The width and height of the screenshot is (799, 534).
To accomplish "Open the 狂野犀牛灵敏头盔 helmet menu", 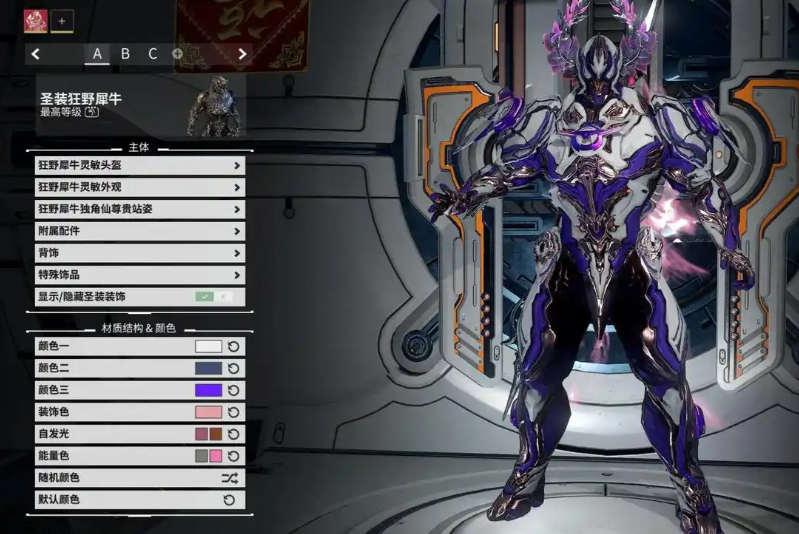I will point(140,165).
